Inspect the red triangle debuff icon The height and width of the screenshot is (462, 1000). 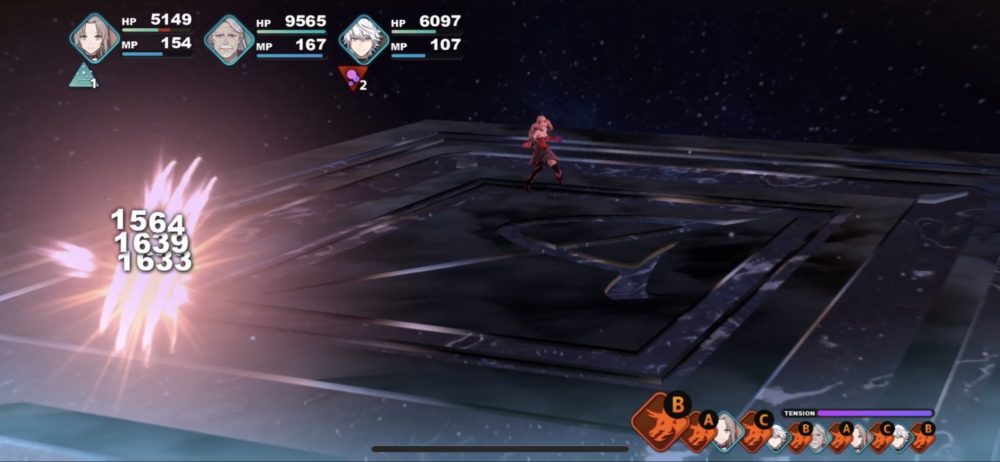[x=350, y=78]
